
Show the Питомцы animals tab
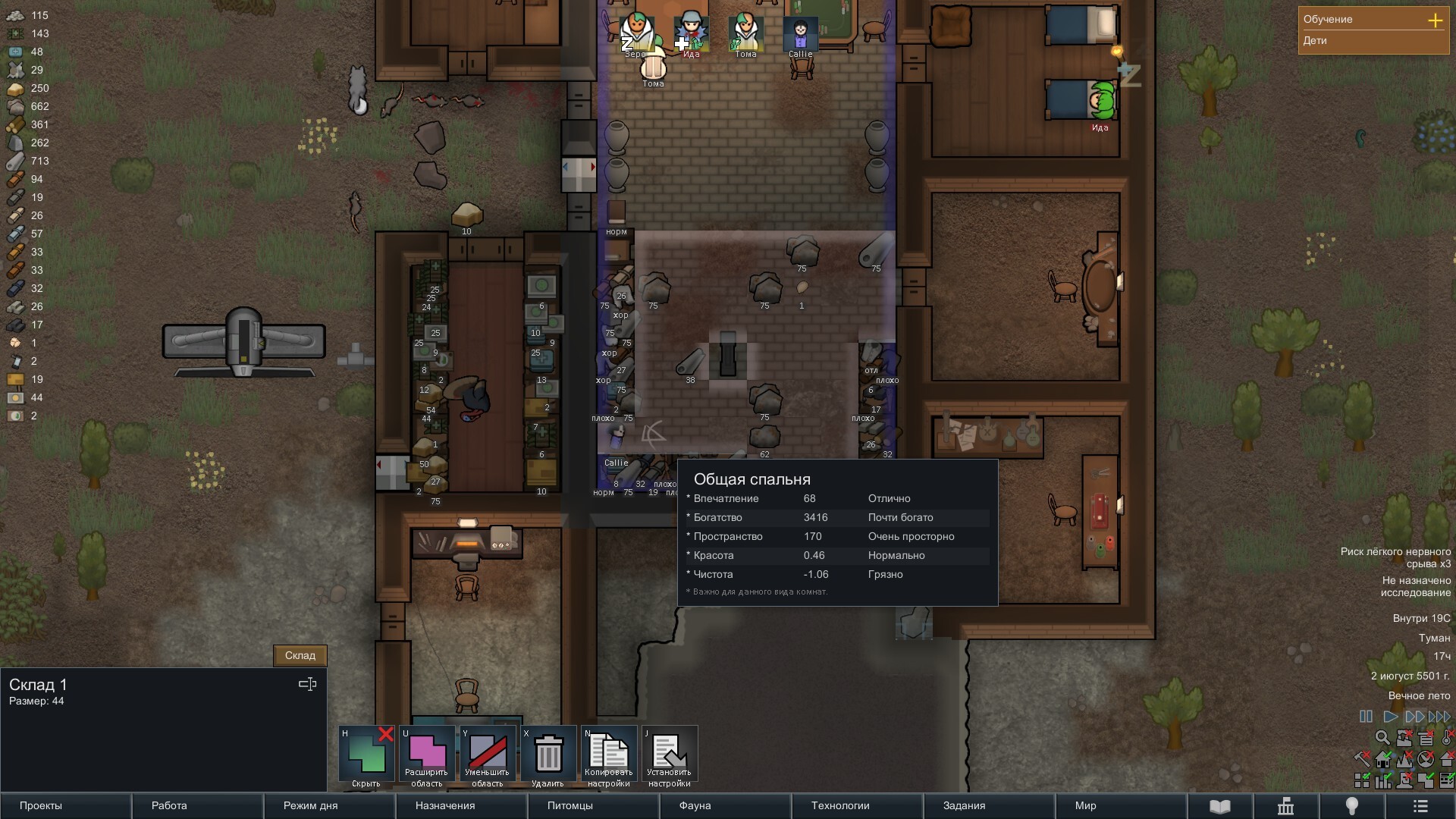click(x=593, y=805)
